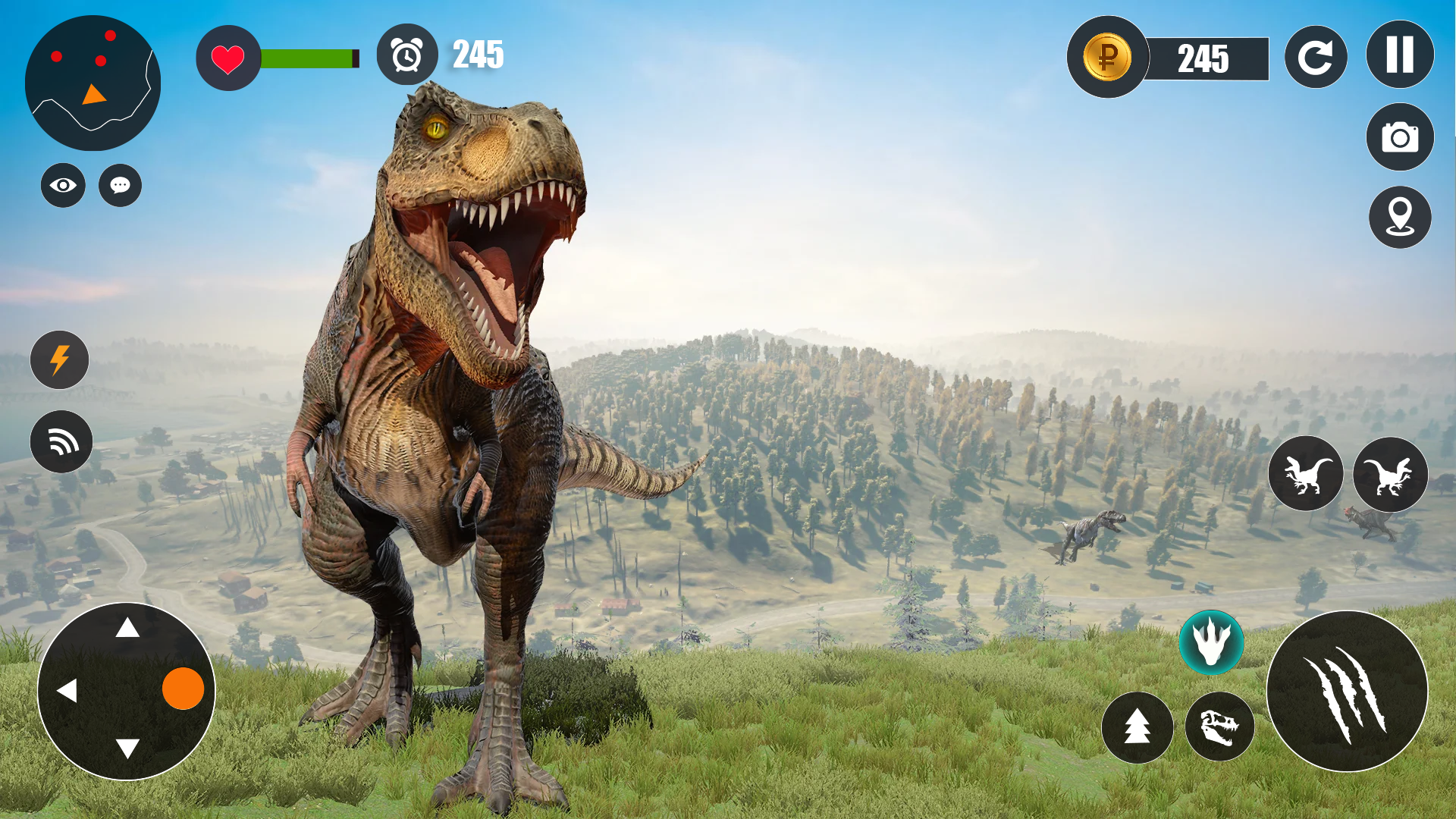Move down with the joystick arrow
The height and width of the screenshot is (819, 1456).
pyautogui.click(x=127, y=749)
